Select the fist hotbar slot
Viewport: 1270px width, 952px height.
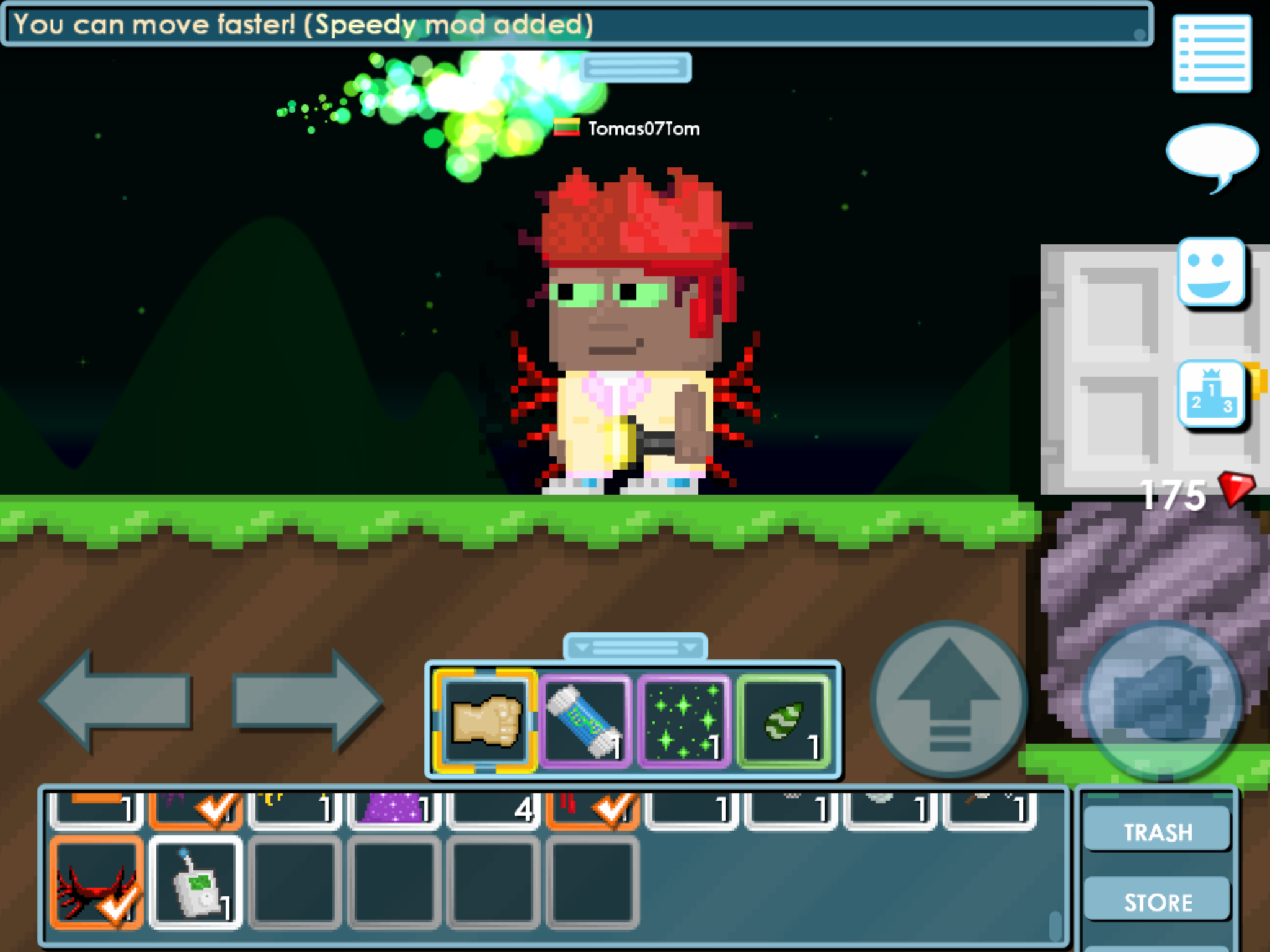pos(485,721)
